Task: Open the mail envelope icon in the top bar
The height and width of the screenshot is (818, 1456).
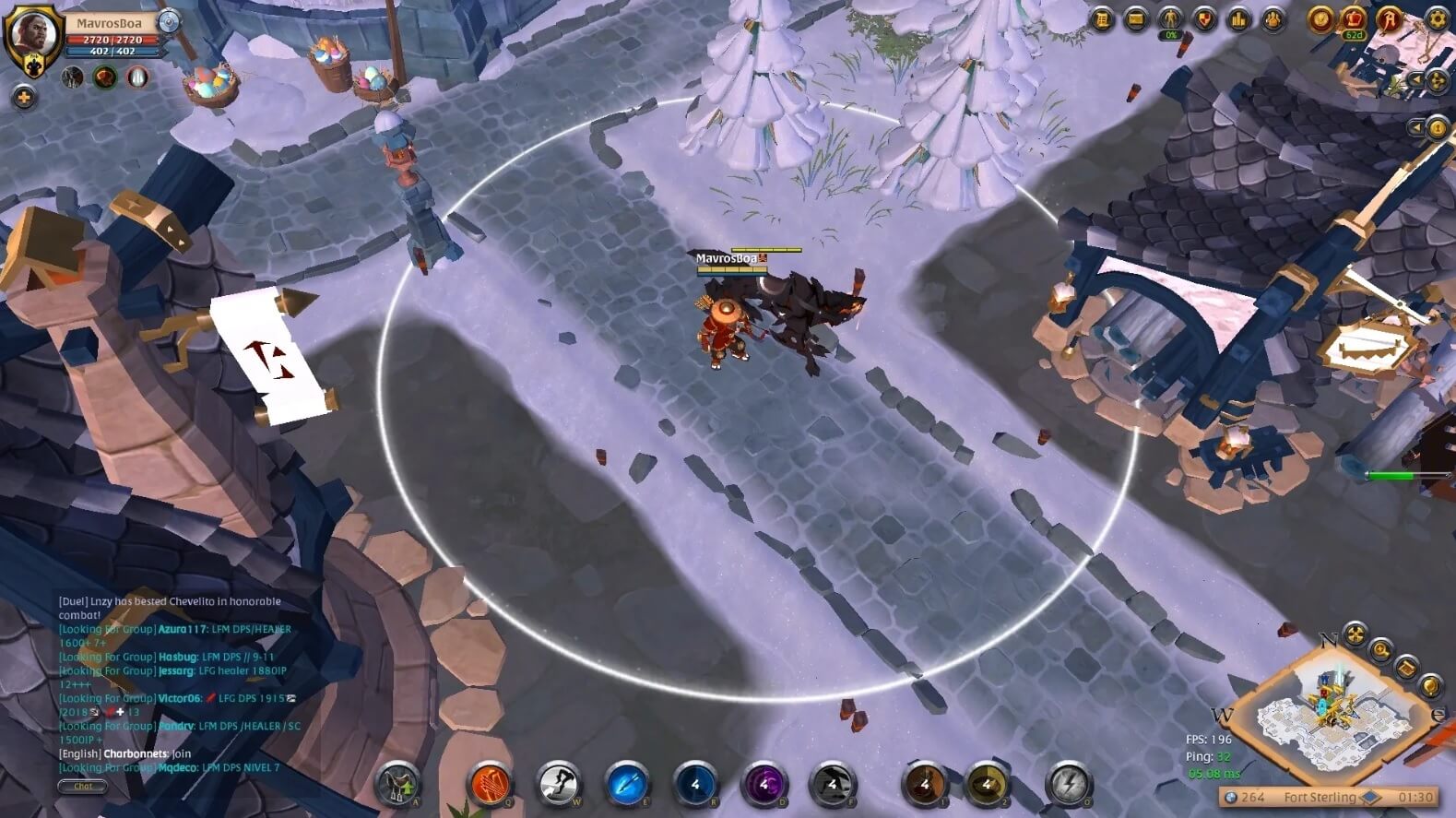Action: 1133,18
